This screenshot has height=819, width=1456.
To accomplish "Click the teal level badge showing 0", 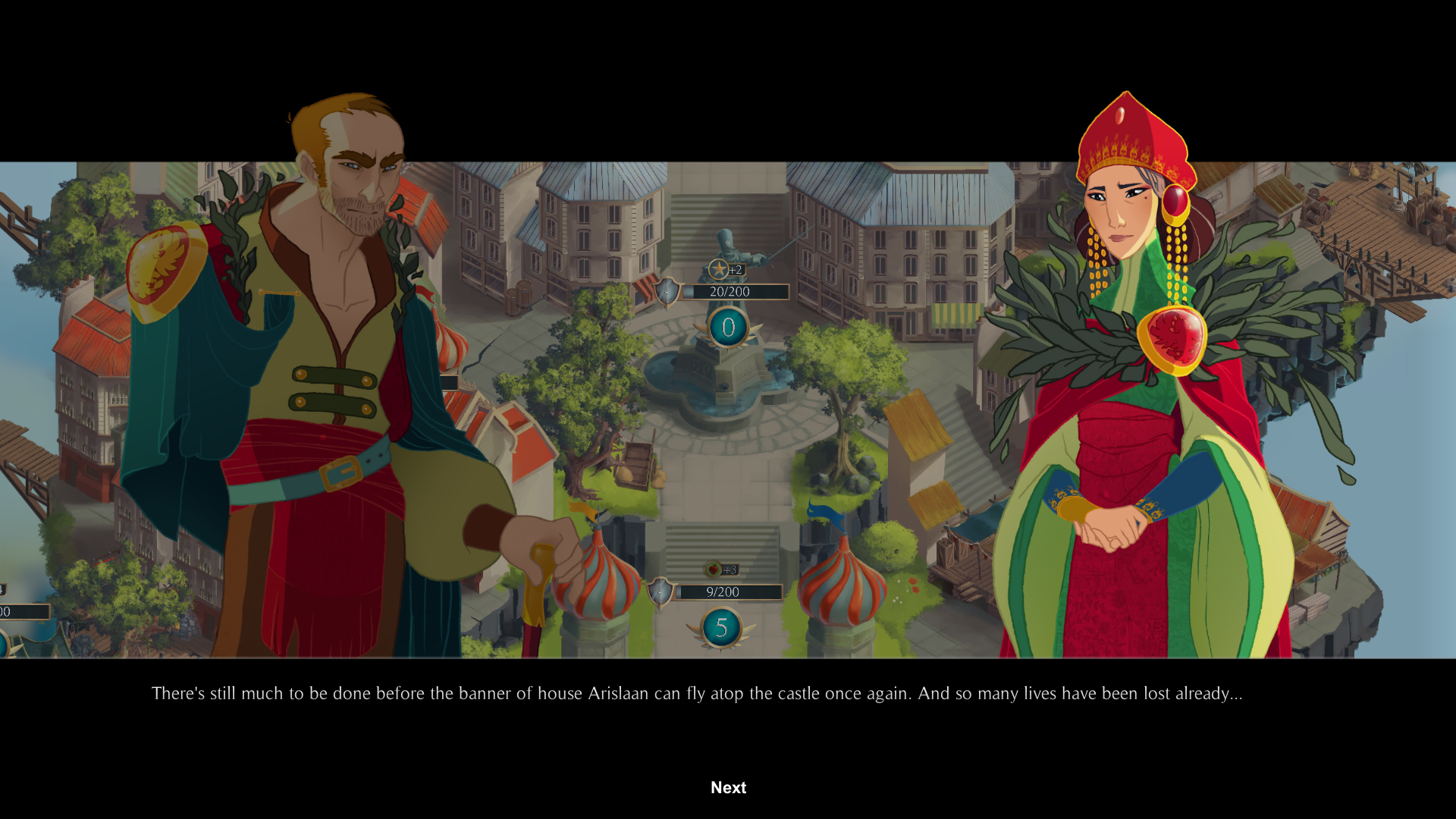I will pyautogui.click(x=727, y=328).
